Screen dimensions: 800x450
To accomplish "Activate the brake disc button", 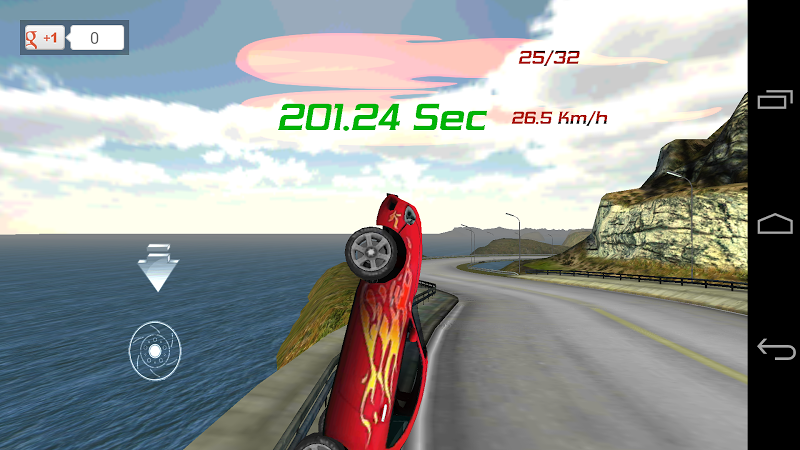I will [155, 350].
